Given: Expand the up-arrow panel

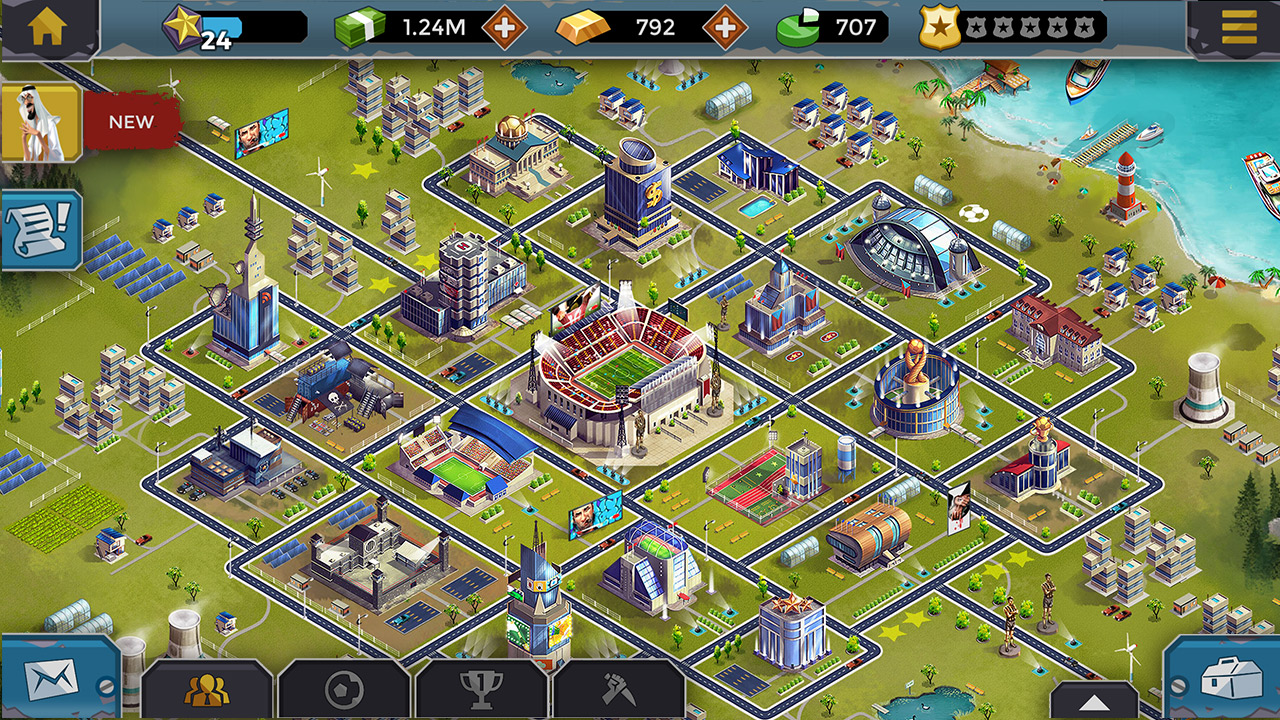Looking at the screenshot, I should (x=1094, y=700).
